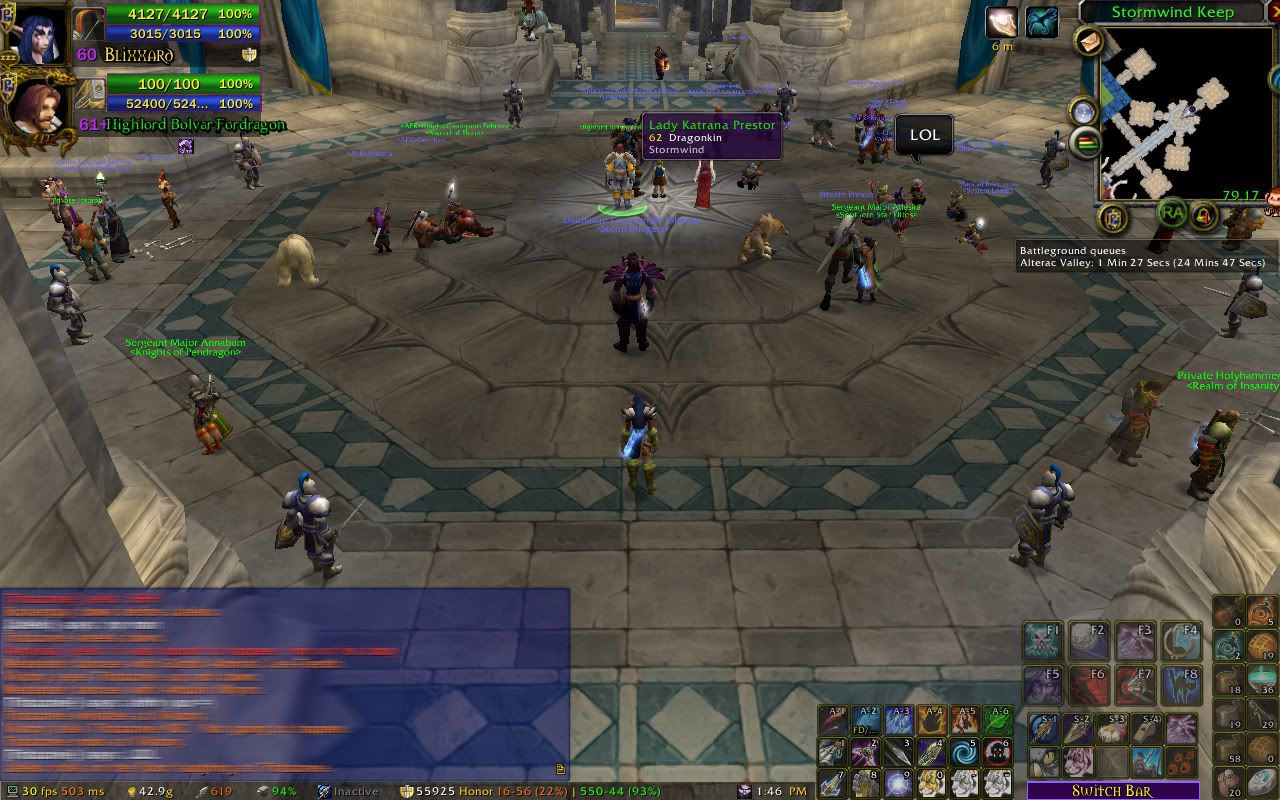Click the tracking orb button beside the minimap
This screenshot has height=800, width=1280.
pyautogui.click(x=1084, y=111)
